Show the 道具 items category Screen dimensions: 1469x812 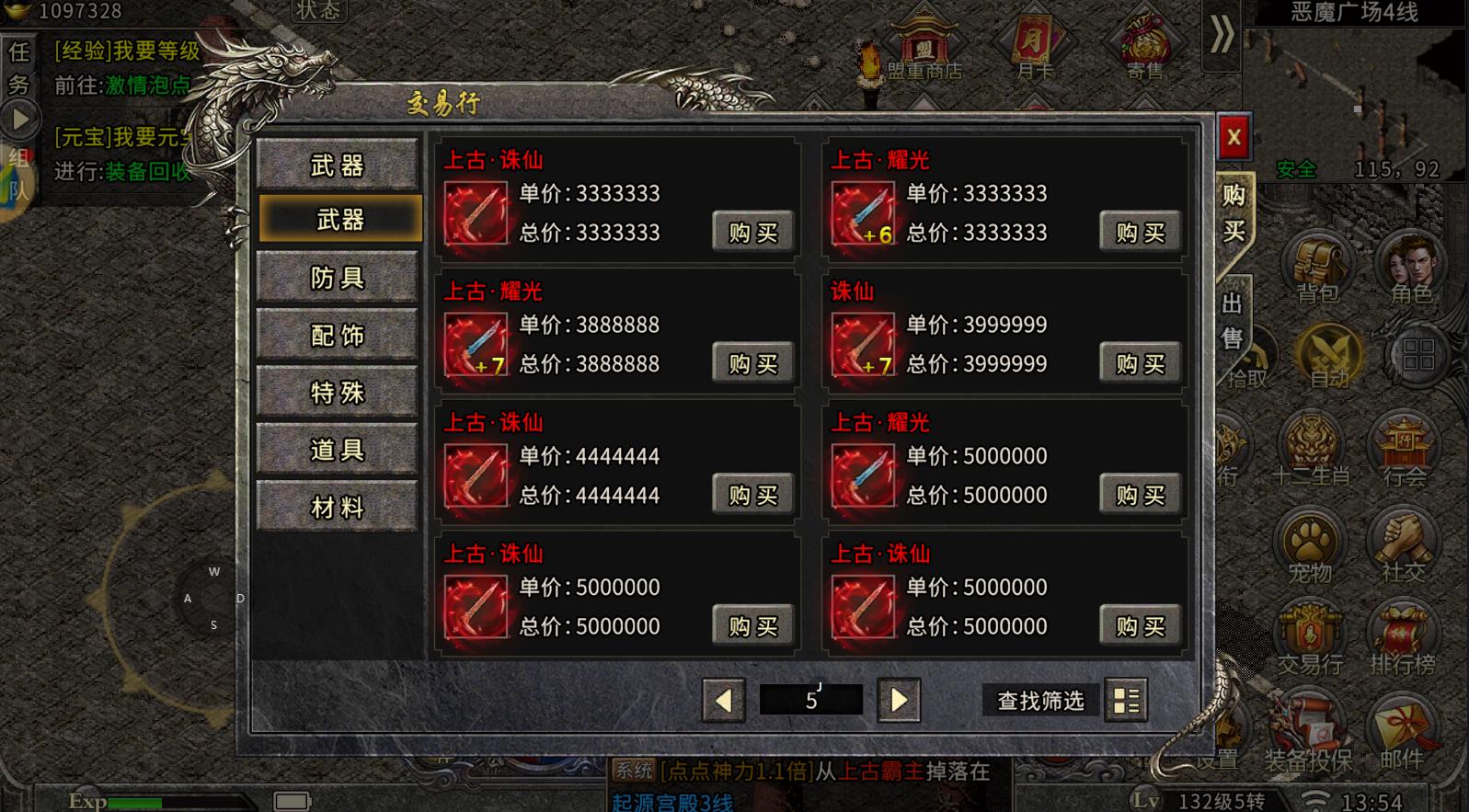pos(338,450)
